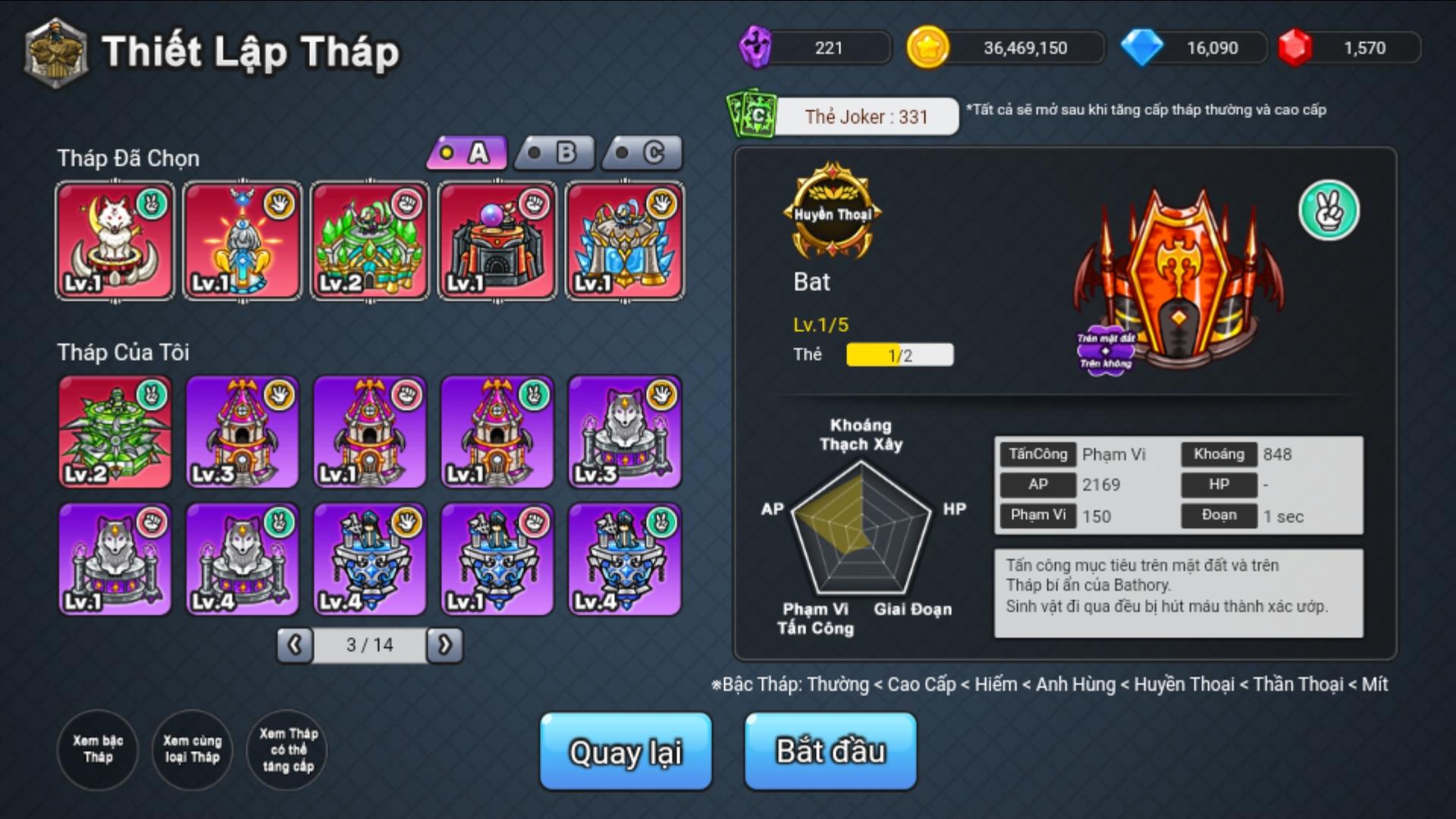
Task: Select the golden angel Lv.1 chosen tower
Action: tap(243, 240)
